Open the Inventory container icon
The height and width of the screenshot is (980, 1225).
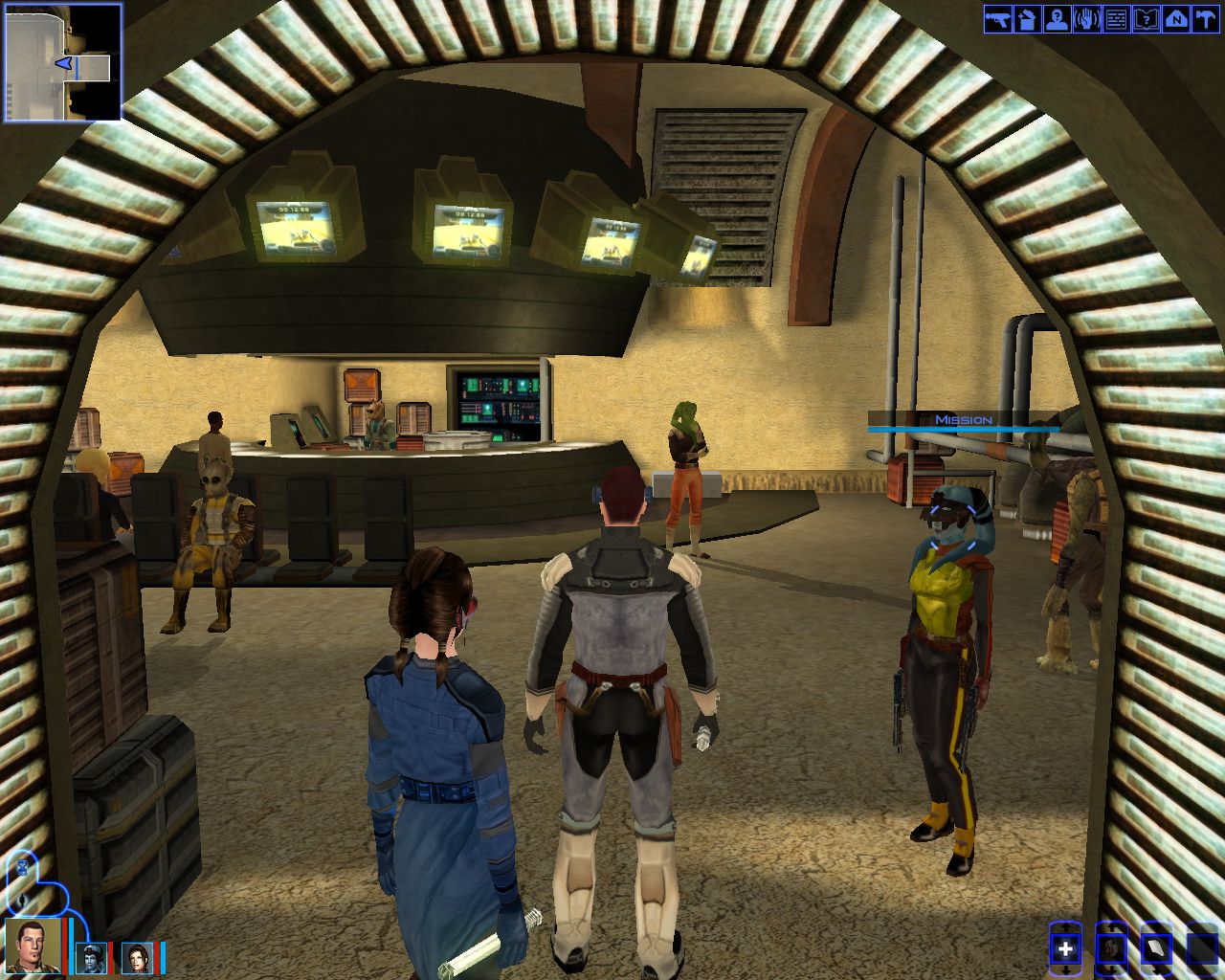coord(1027,19)
